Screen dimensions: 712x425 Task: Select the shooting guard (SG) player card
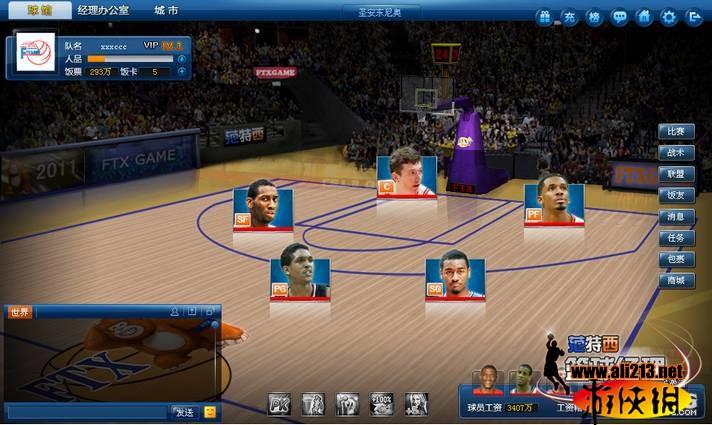(455, 275)
